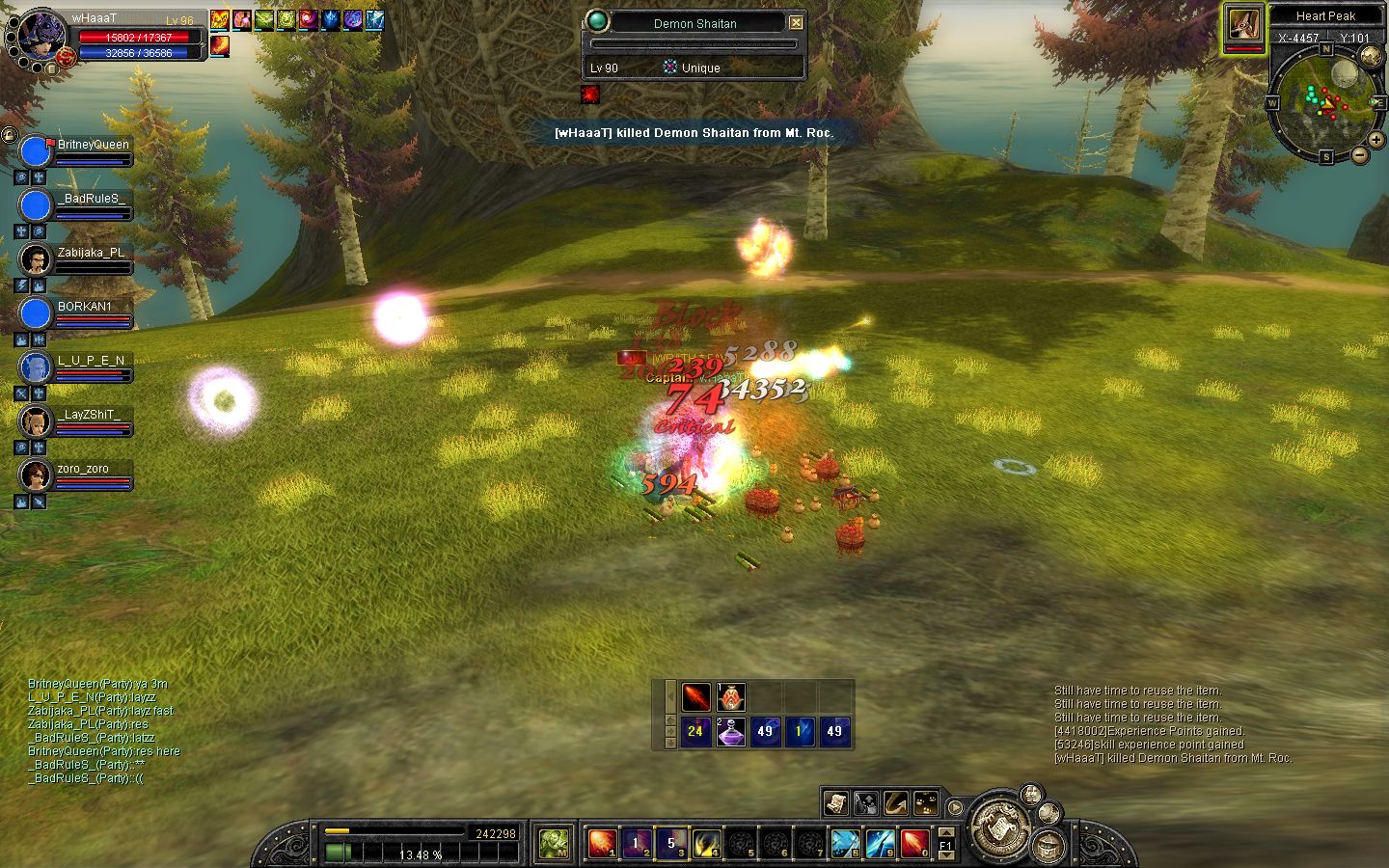1389x868 pixels.
Task: Activate the ice skill in hotbar slot 8
Action: click(x=845, y=843)
